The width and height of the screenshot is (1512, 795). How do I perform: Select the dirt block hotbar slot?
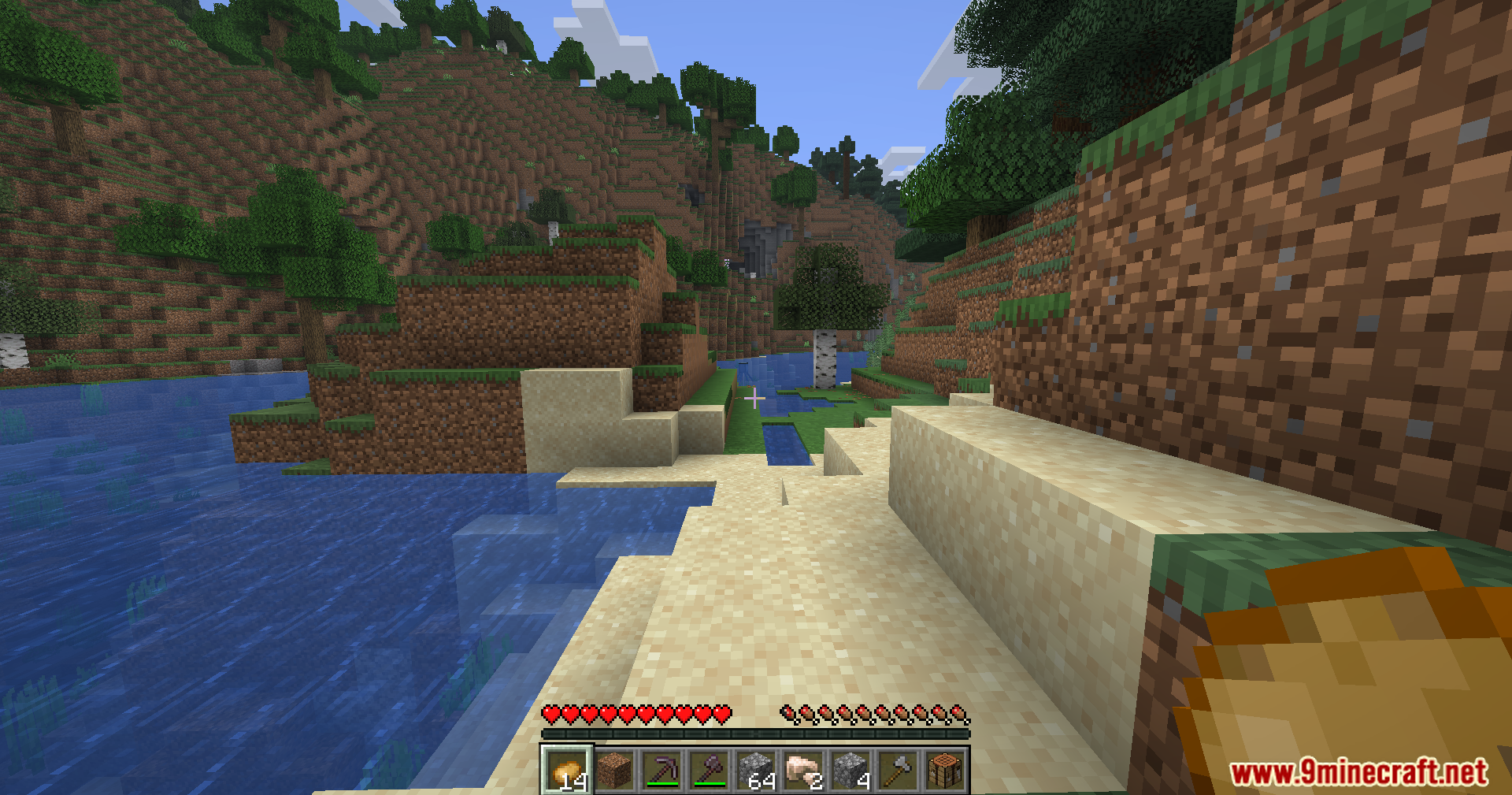(614, 771)
